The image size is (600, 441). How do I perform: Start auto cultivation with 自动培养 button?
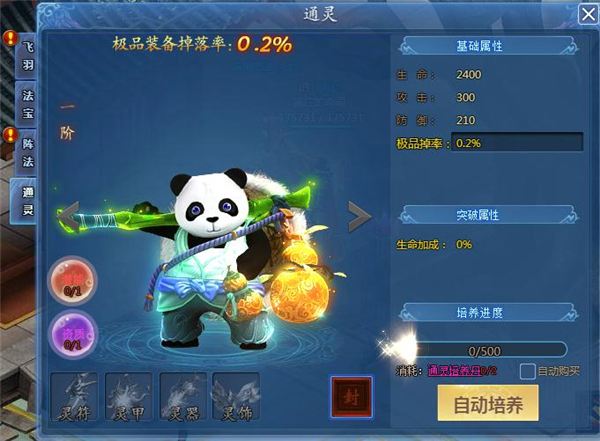[487, 404]
